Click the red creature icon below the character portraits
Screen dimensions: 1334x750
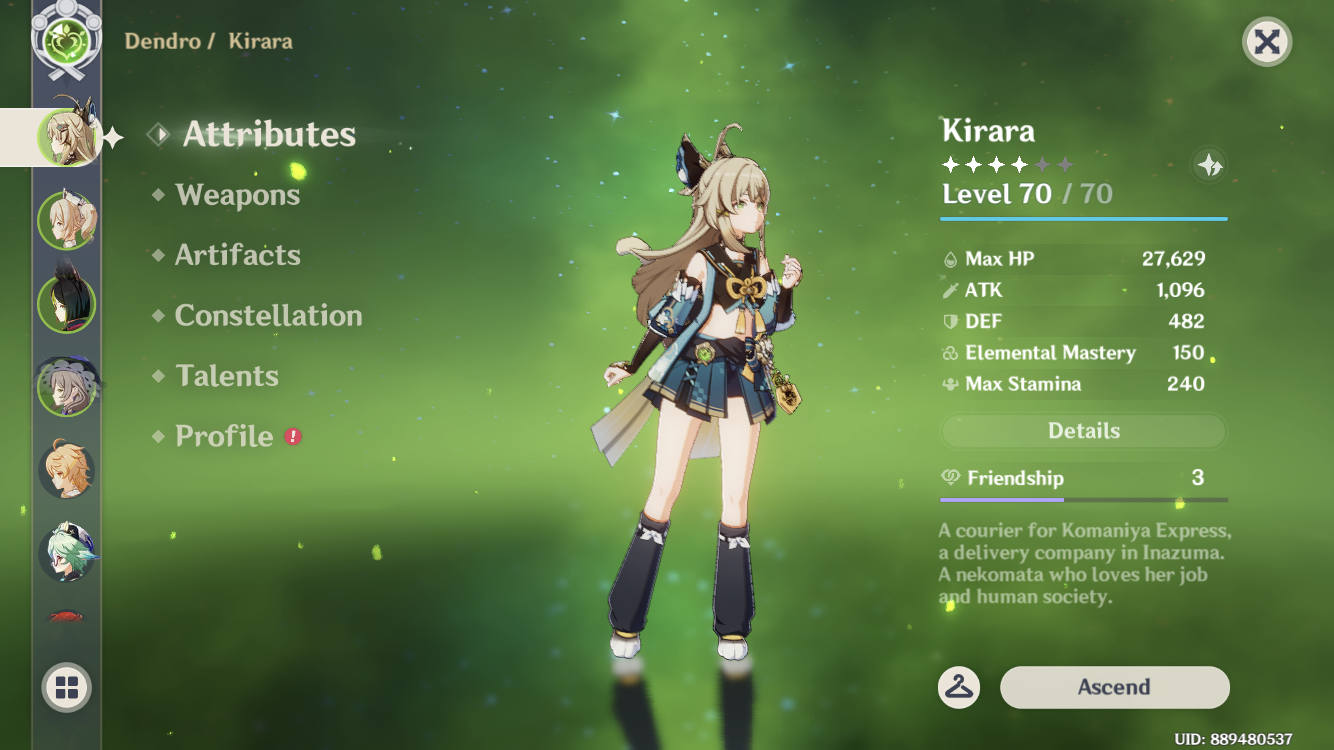pos(65,617)
